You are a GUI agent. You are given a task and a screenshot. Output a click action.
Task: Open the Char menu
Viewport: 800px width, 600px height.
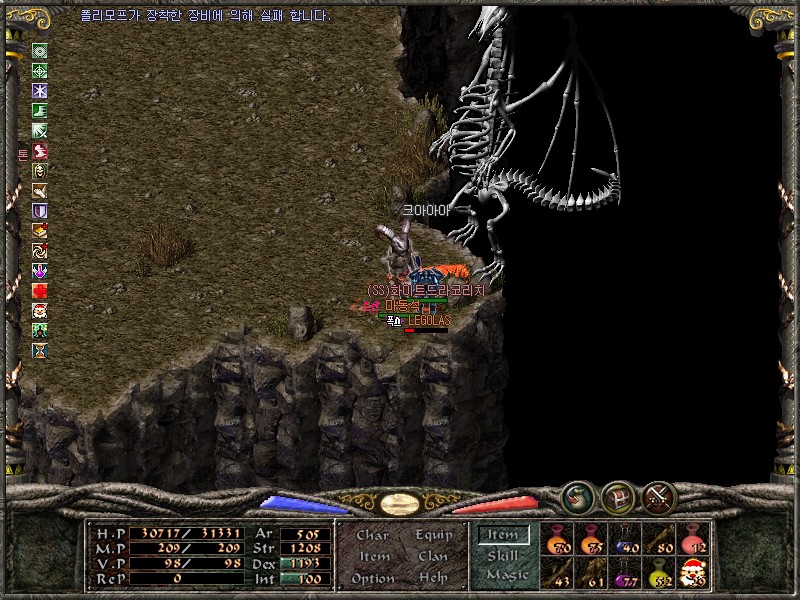372,535
